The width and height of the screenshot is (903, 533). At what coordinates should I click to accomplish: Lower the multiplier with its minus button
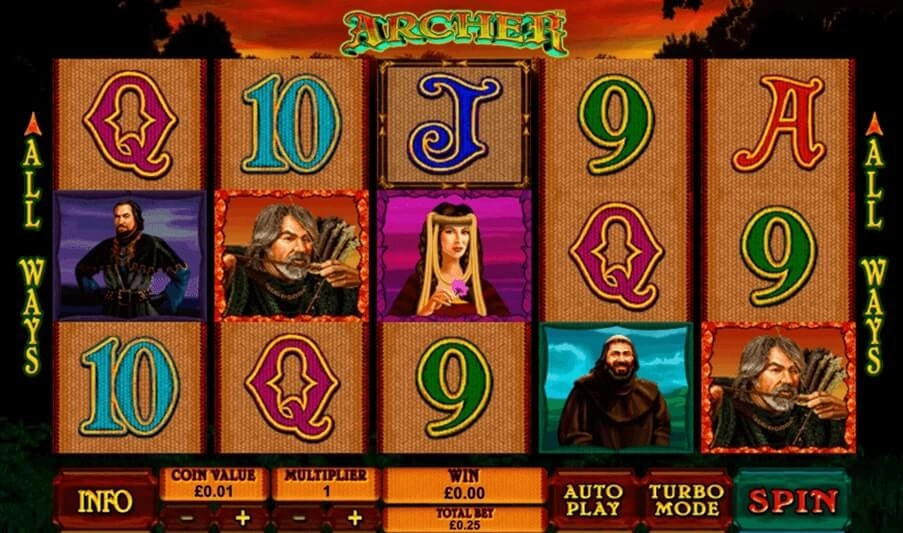point(299,519)
